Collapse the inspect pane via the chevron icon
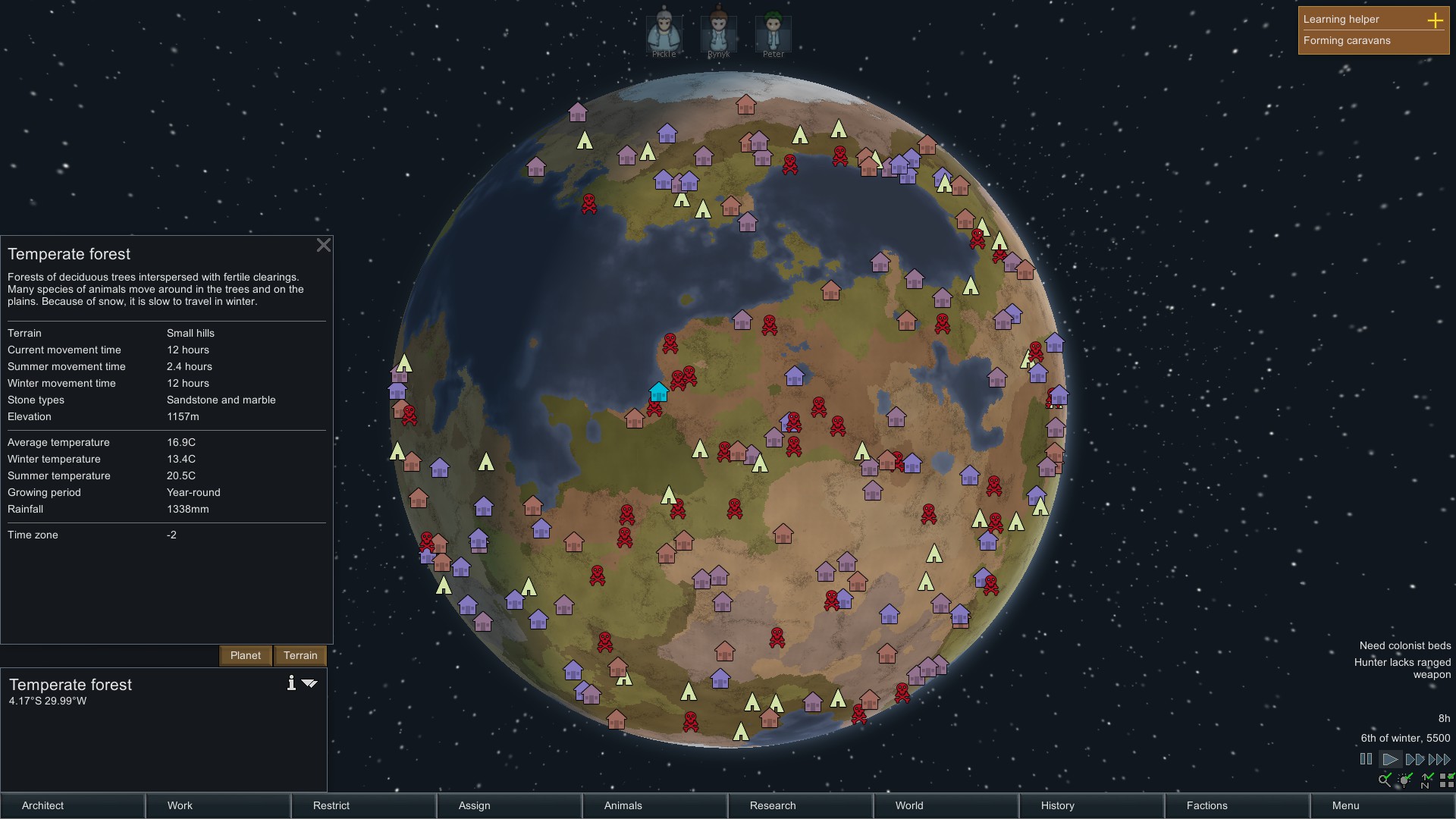This screenshot has height=819, width=1456. 309,682
